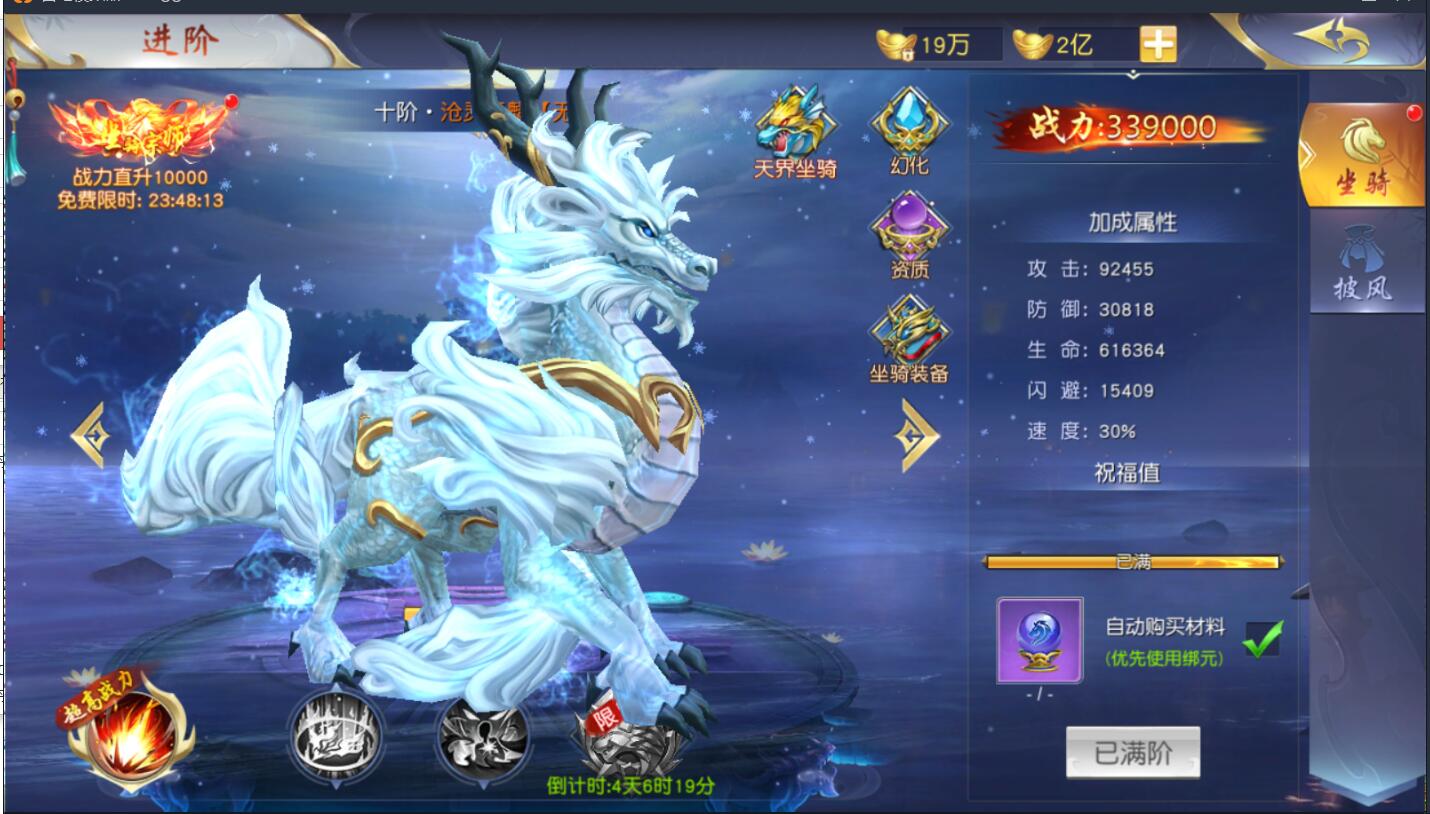
Task: Open the 资质 purple orb icon
Action: [909, 232]
